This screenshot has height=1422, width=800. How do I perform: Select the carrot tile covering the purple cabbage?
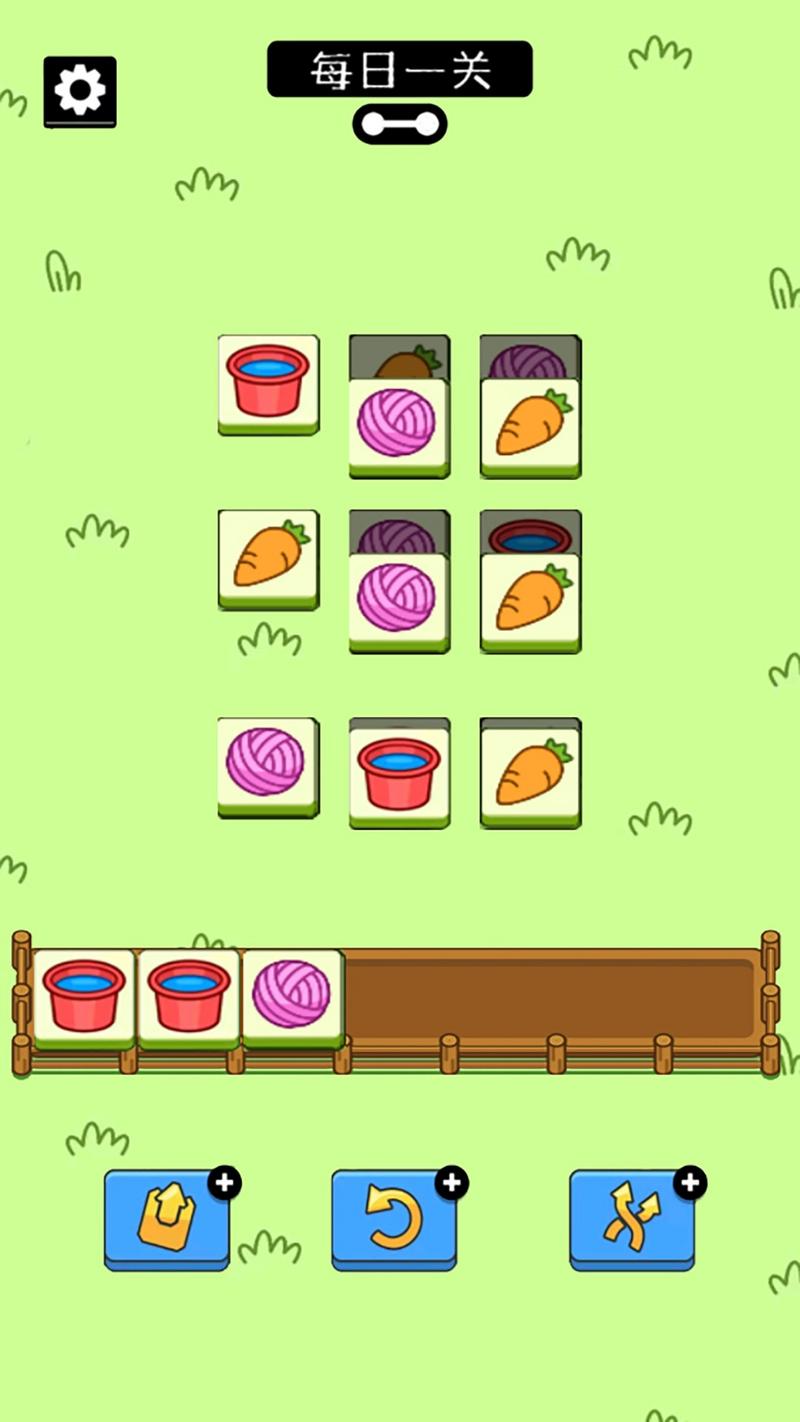point(530,425)
